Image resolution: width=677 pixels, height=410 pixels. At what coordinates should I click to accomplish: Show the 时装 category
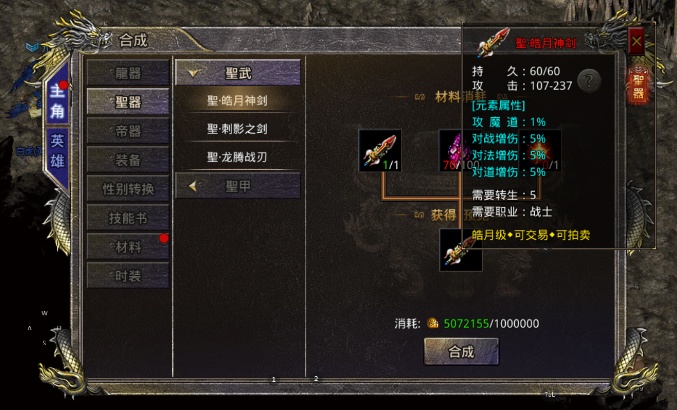(x=128, y=275)
